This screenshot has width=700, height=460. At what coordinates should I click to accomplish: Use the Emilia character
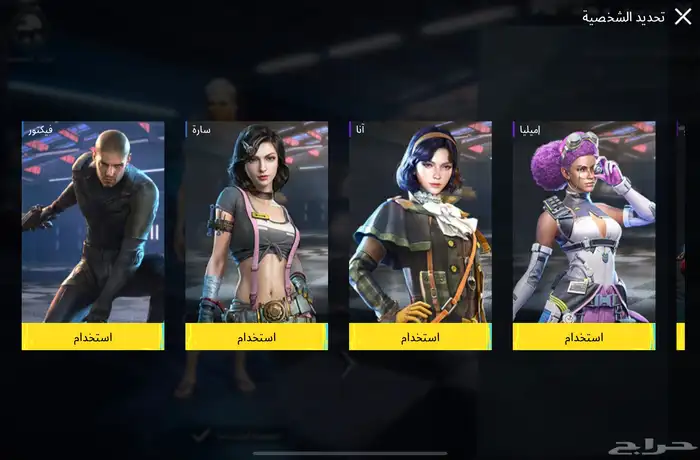tap(584, 337)
